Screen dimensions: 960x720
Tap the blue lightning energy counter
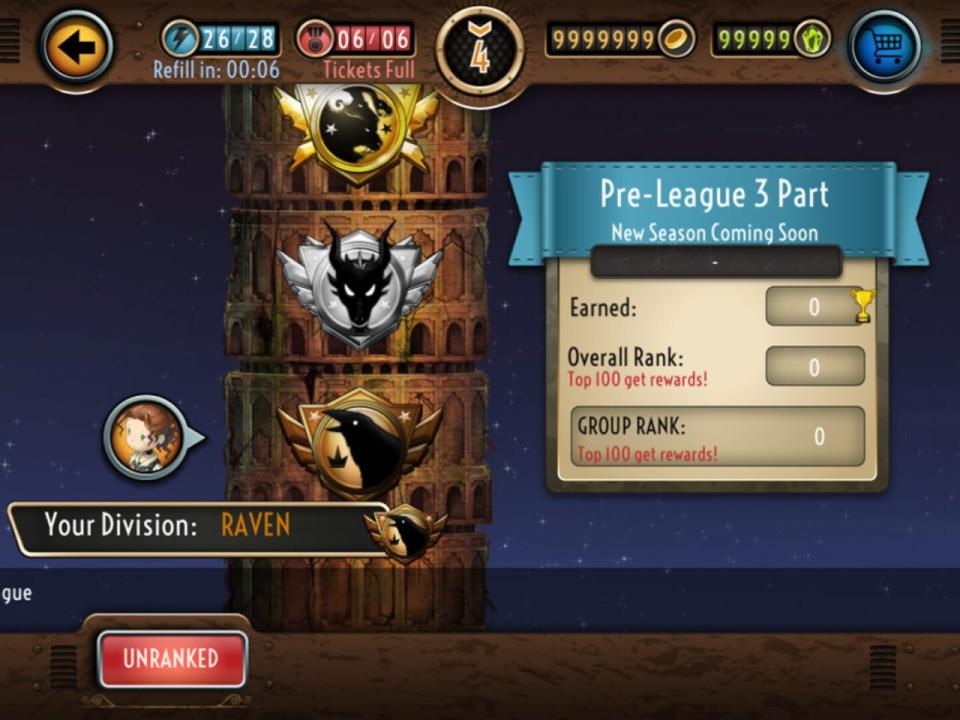220,40
